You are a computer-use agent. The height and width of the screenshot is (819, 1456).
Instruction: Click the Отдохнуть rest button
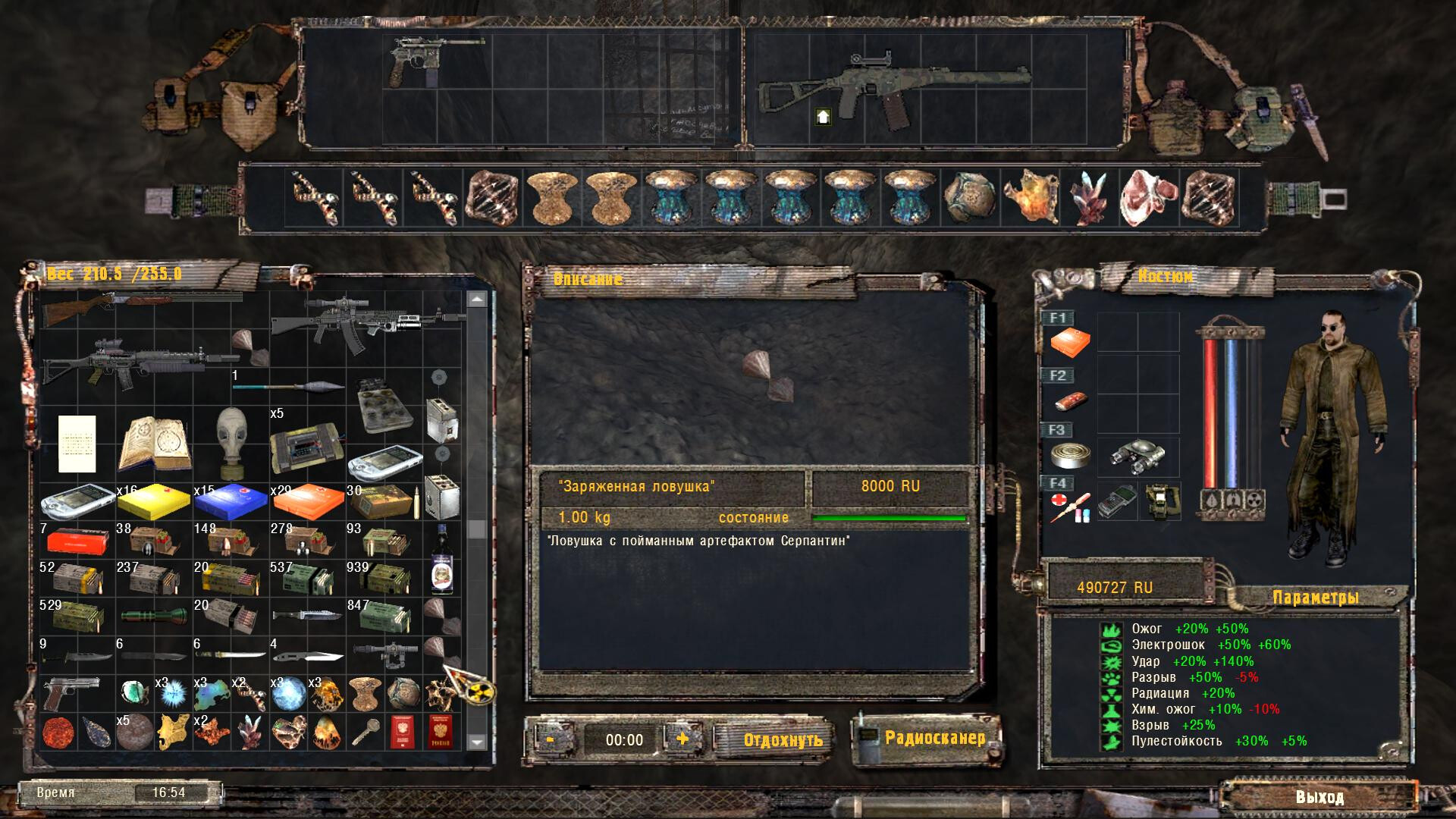coord(783,739)
